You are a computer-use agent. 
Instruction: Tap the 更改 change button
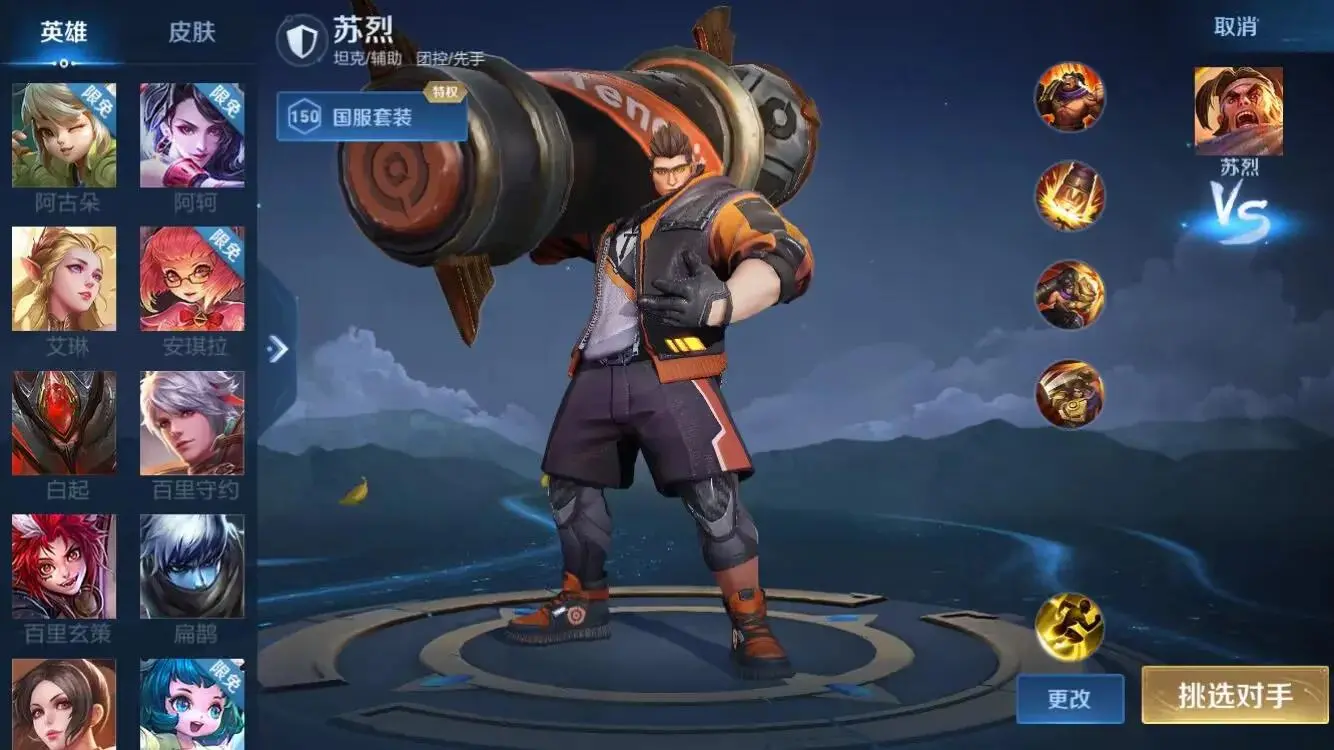(1070, 699)
